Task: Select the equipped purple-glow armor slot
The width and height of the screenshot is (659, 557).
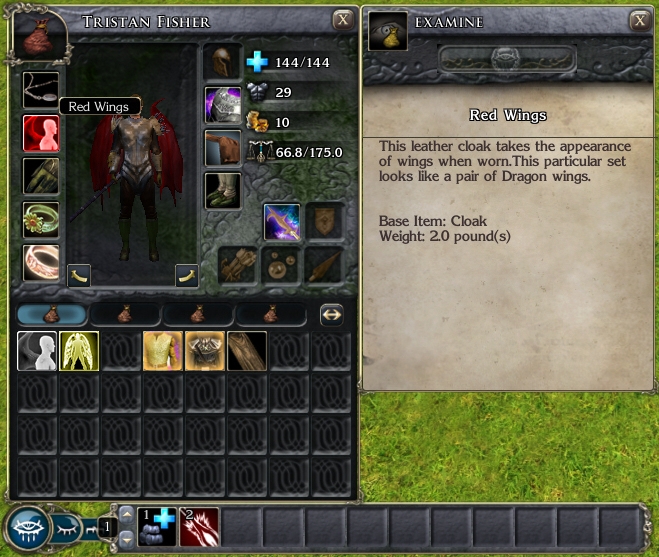Action: (x=223, y=105)
